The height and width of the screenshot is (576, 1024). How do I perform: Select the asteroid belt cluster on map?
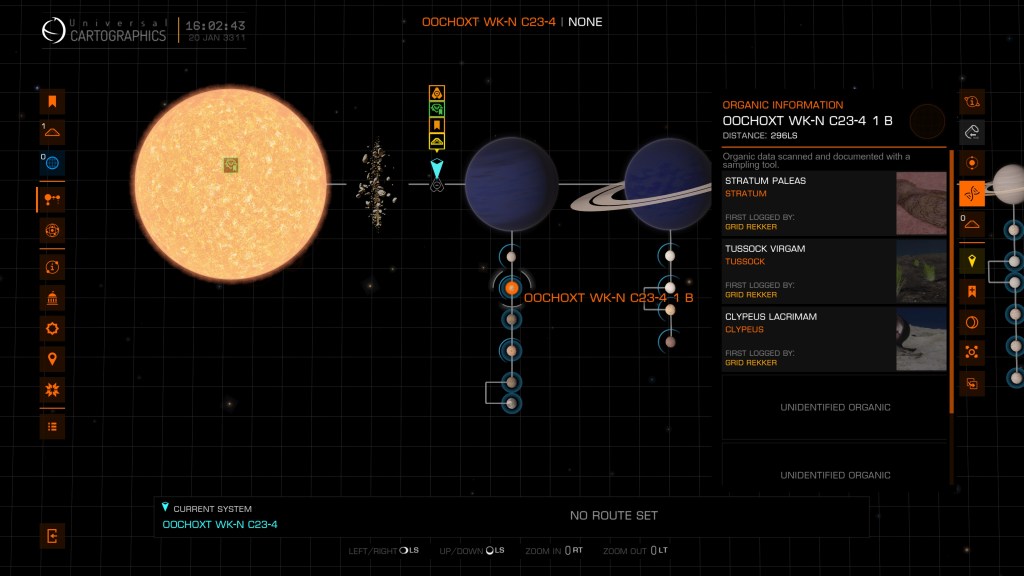point(372,184)
